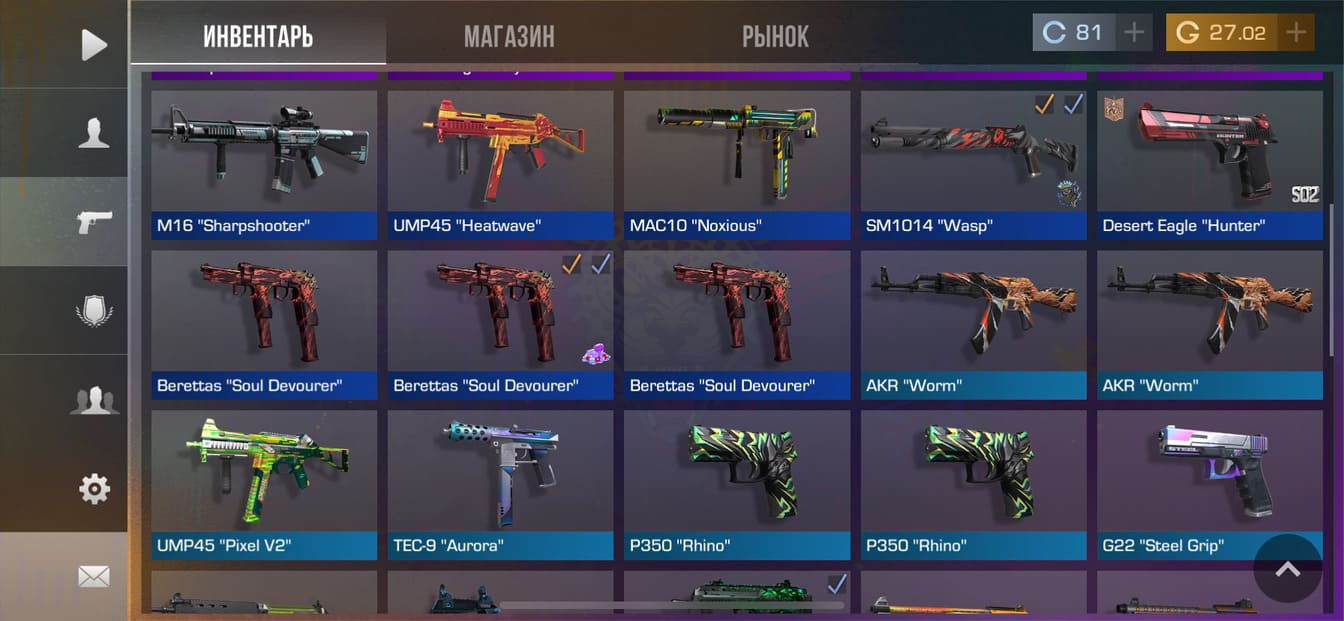Tap the scroll-to-top arrow button

click(1287, 568)
